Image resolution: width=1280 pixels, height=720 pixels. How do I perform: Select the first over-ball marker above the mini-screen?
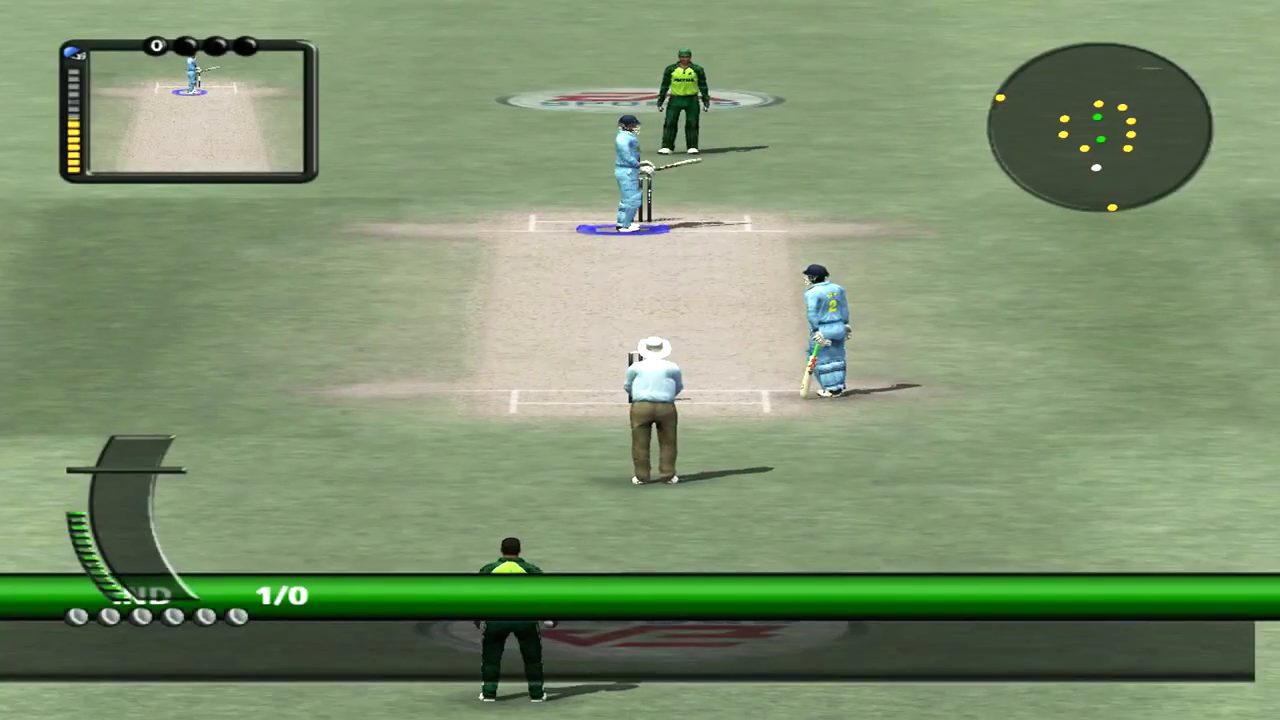(x=157, y=45)
